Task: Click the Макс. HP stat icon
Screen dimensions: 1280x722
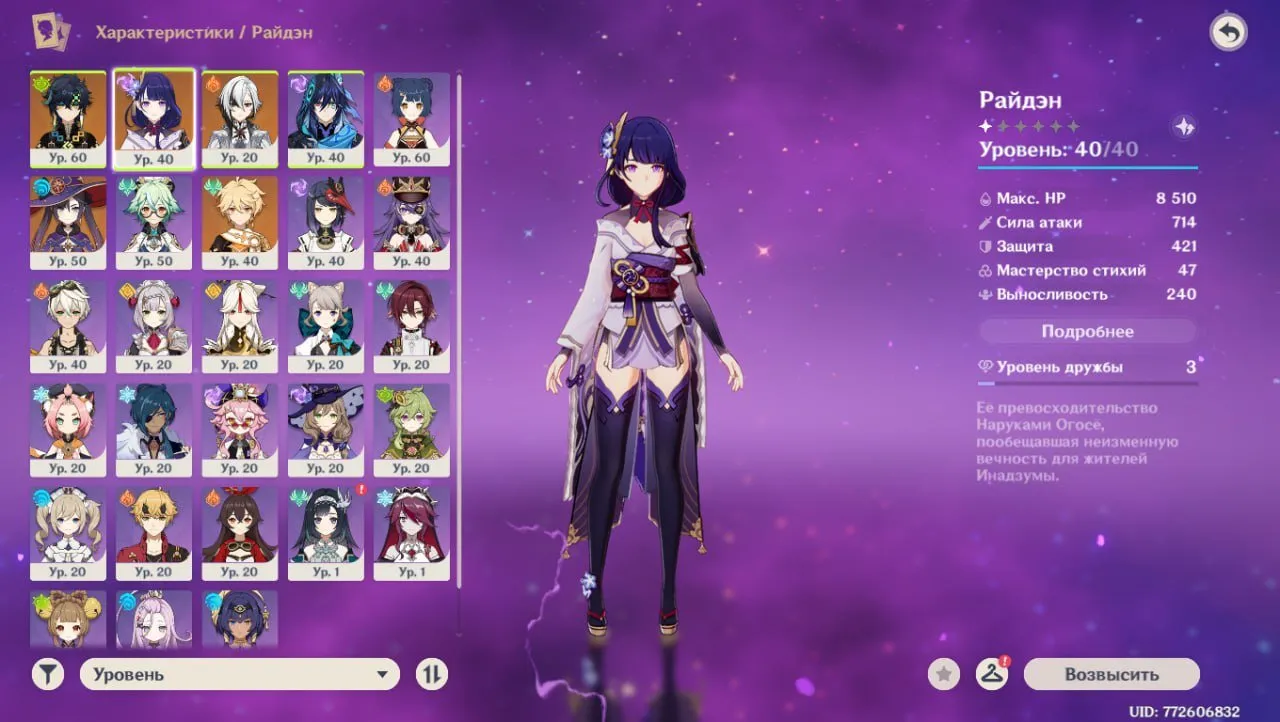Action: tap(985, 198)
